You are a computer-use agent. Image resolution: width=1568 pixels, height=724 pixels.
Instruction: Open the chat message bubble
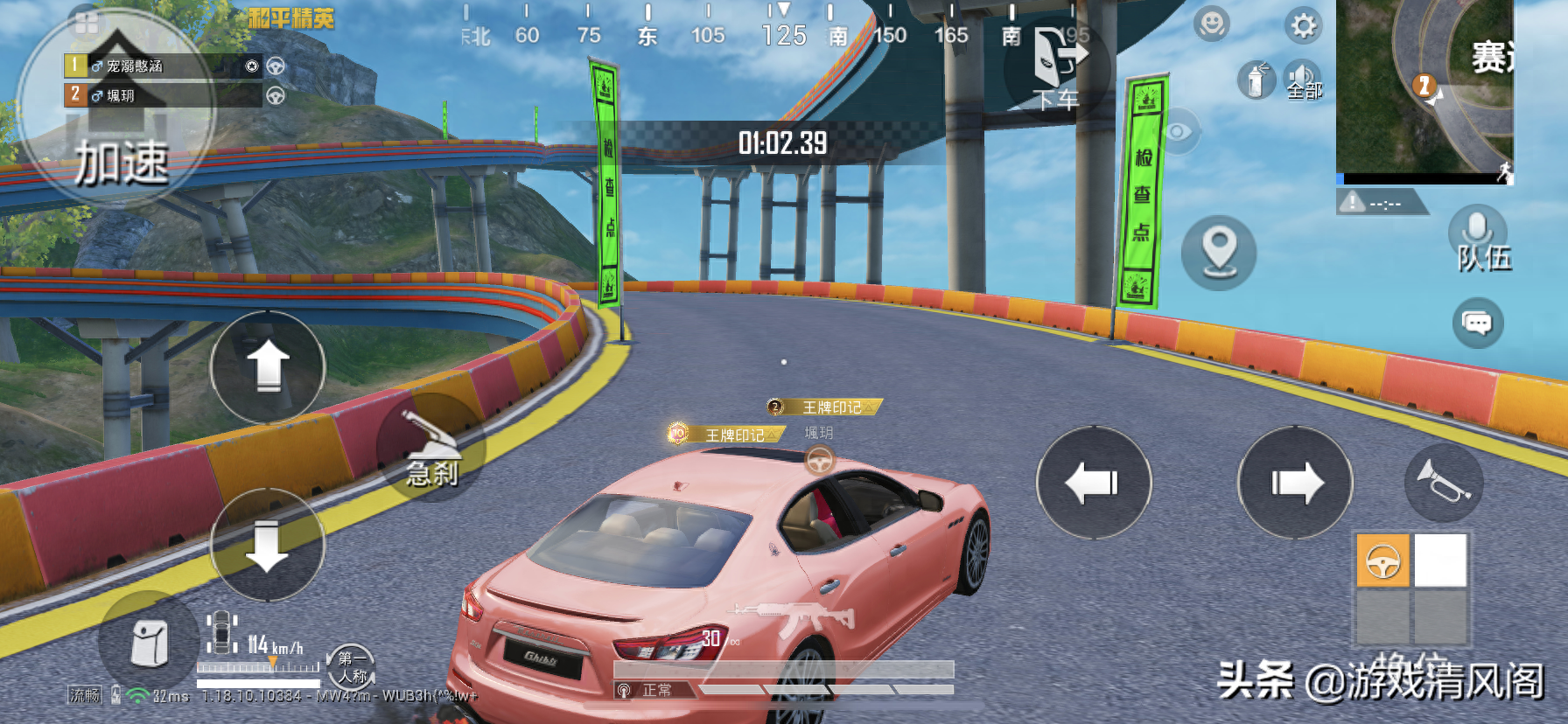pyautogui.click(x=1478, y=324)
